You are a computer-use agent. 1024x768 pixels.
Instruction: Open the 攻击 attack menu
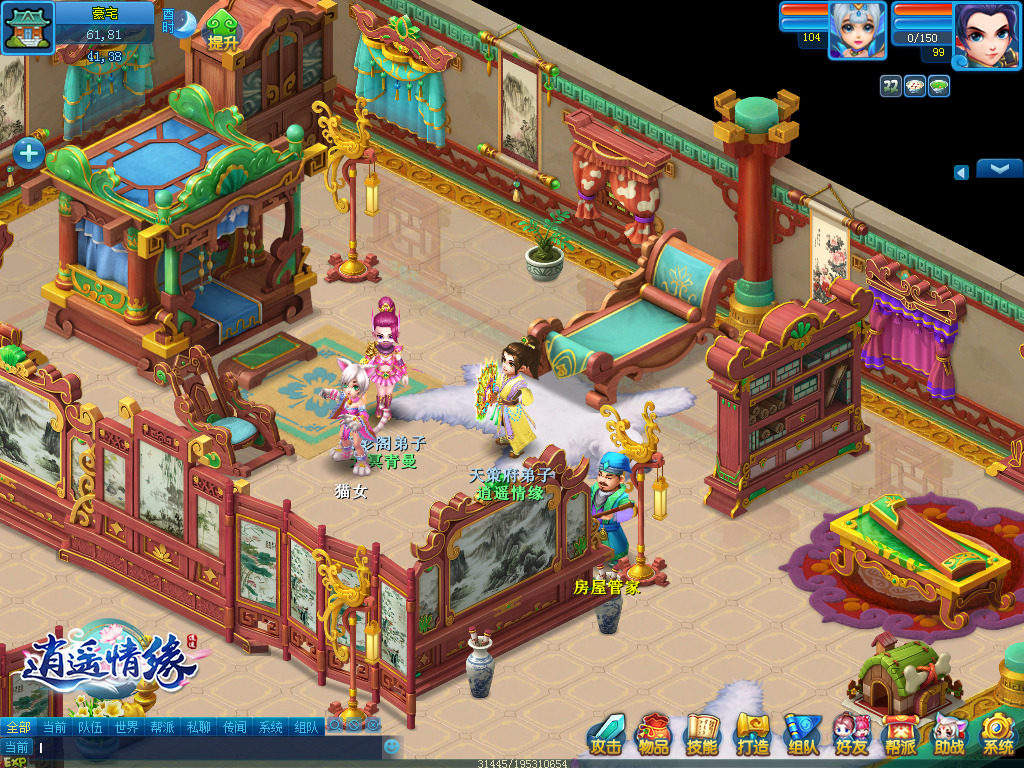coord(606,735)
